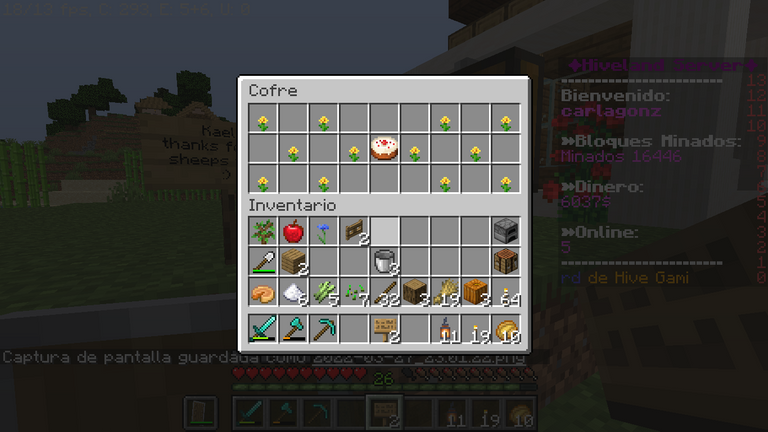The image size is (768, 432).
Task: Select the stack of 64 torches
Action: pyautogui.click(x=506, y=292)
